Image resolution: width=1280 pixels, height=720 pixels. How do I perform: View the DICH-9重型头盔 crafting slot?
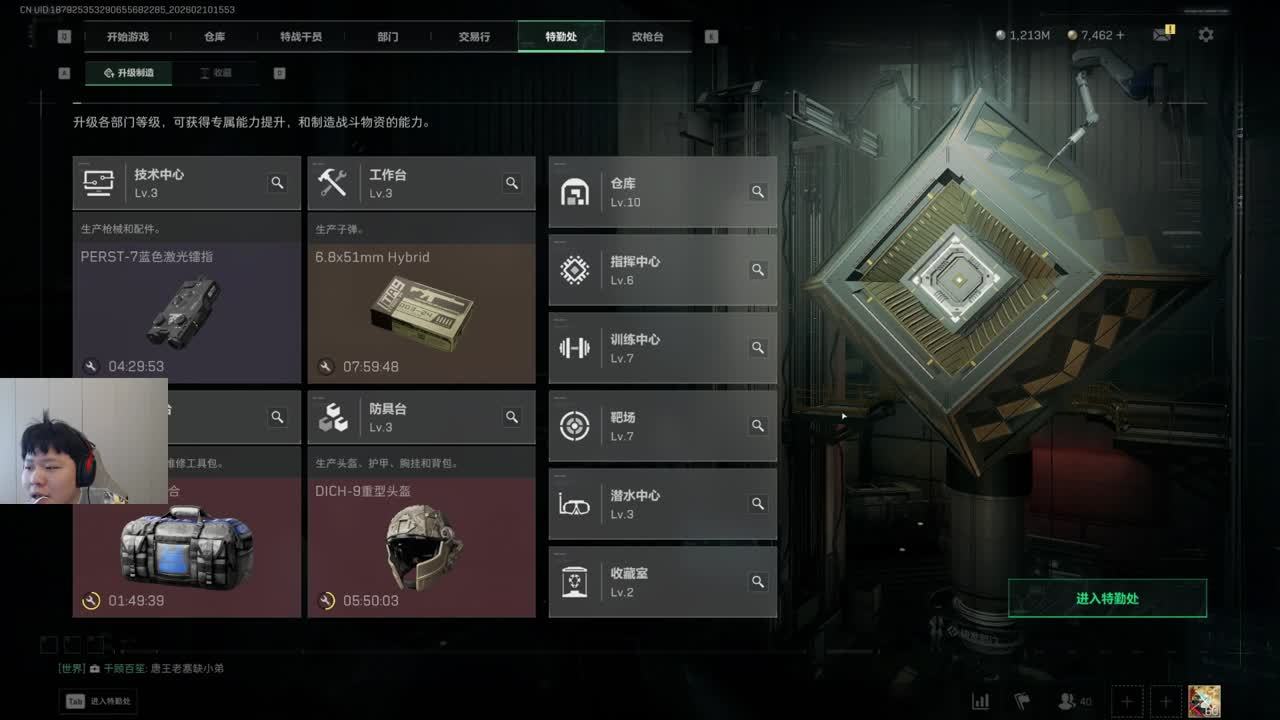tap(421, 545)
